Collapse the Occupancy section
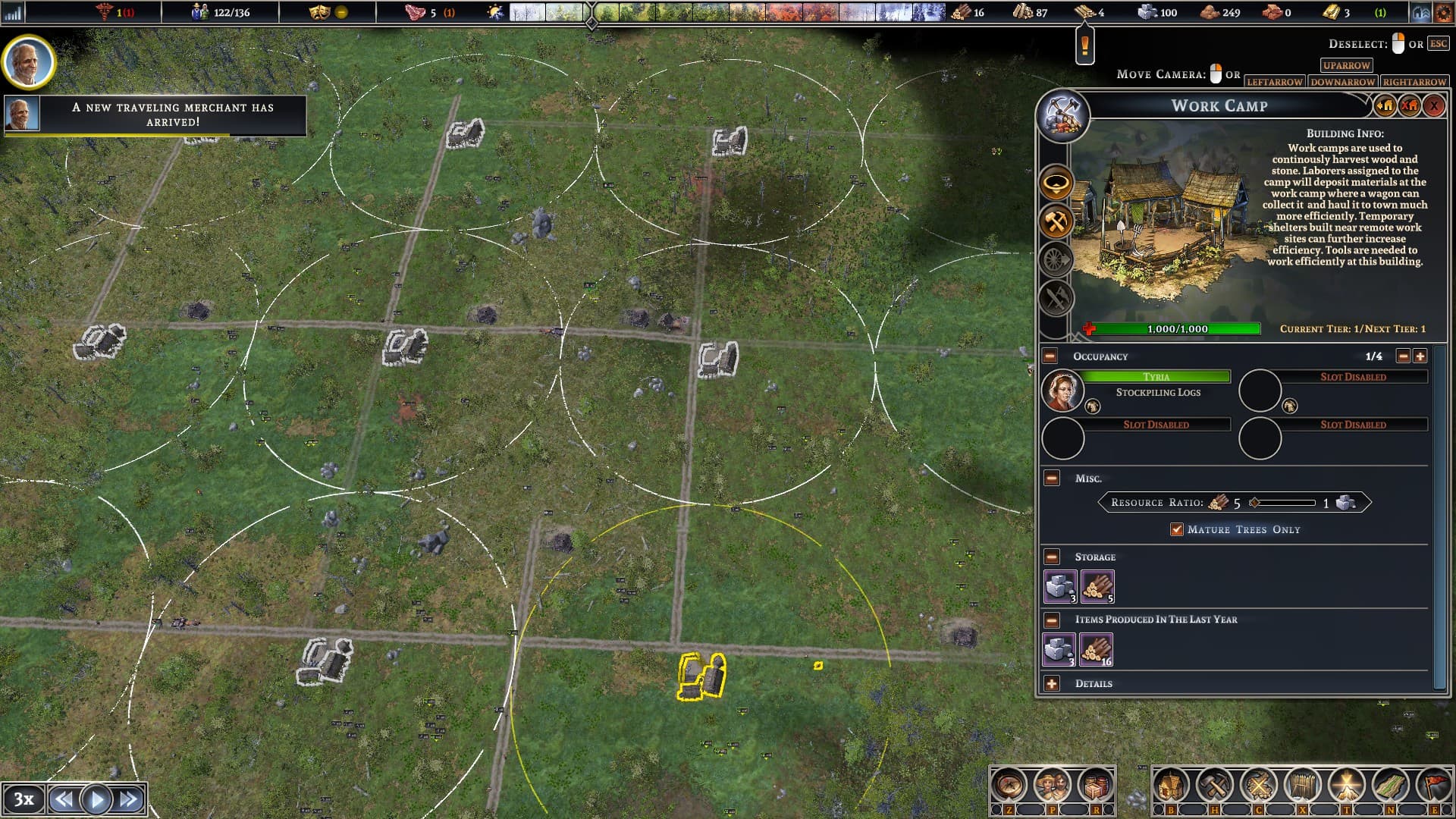The image size is (1456, 819). point(1050,356)
